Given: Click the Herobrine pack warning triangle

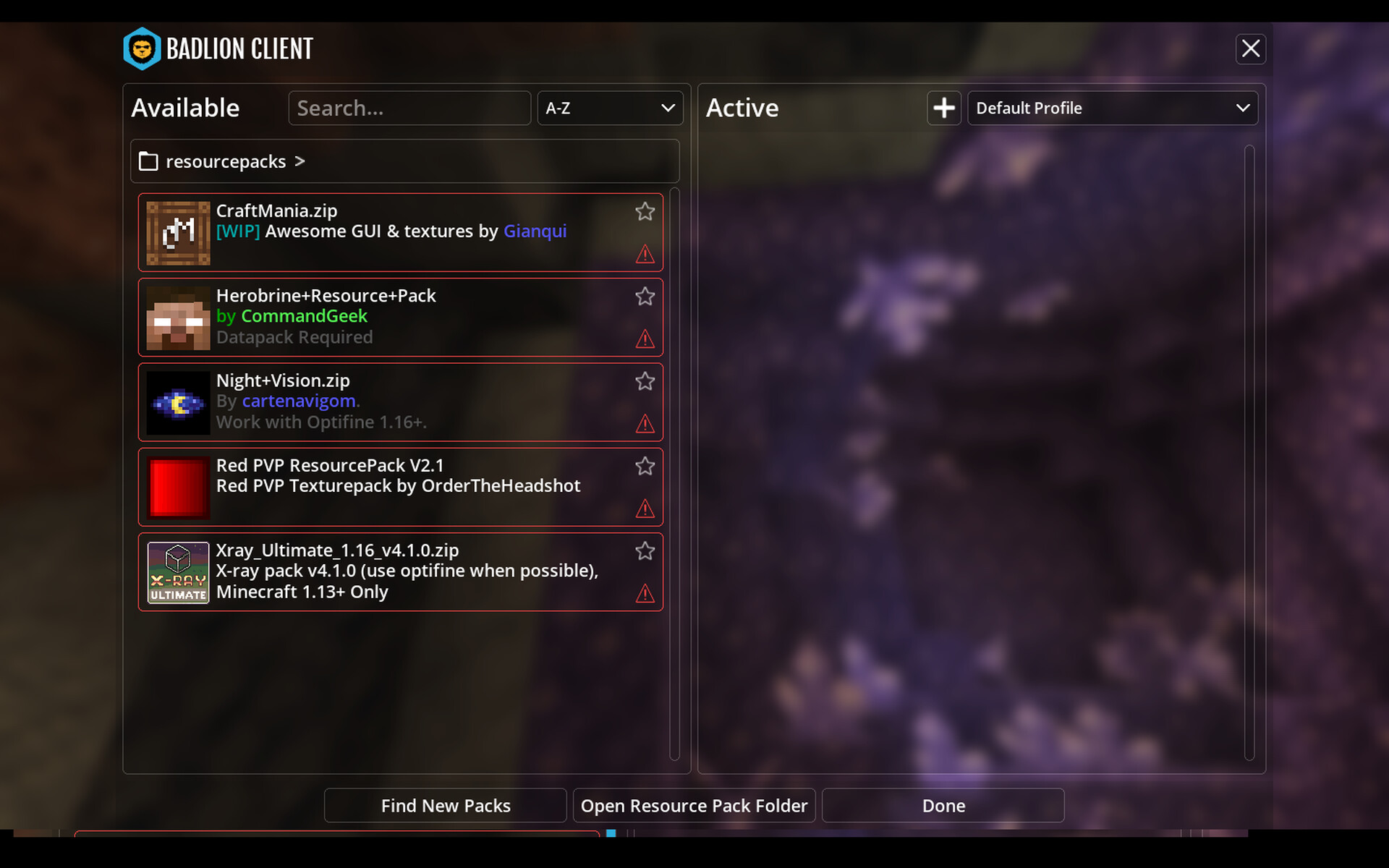Looking at the screenshot, I should click(x=645, y=339).
